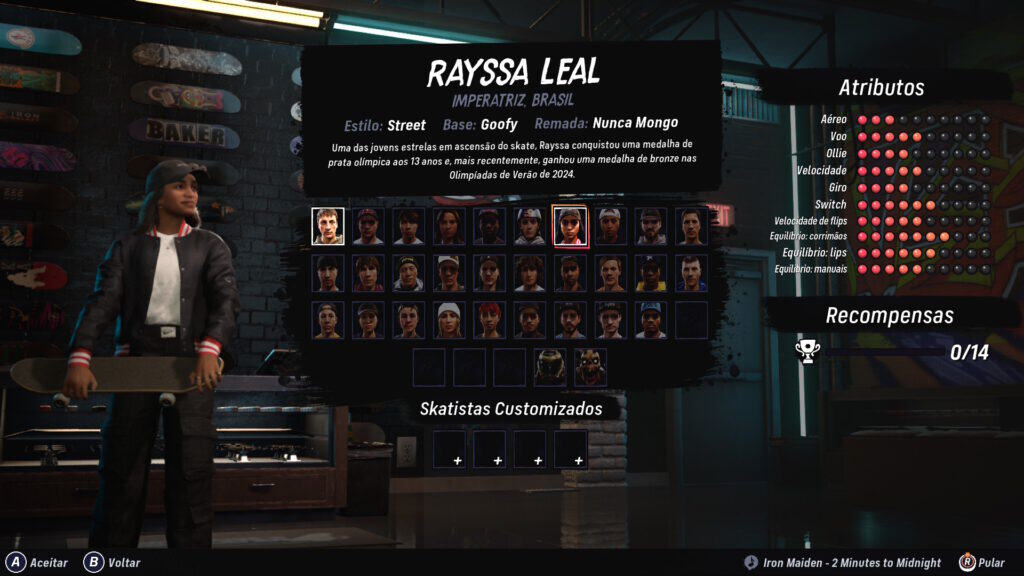The image size is (1024, 576).
Task: Select the Doom Slayer helmet character
Action: (x=550, y=367)
